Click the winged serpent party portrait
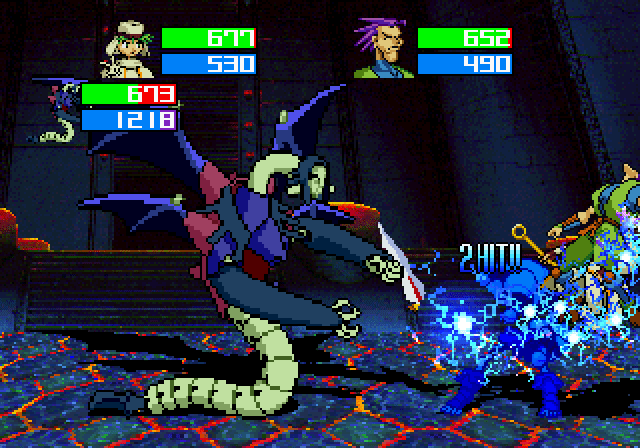The width and height of the screenshot is (640, 448). pos(55,110)
